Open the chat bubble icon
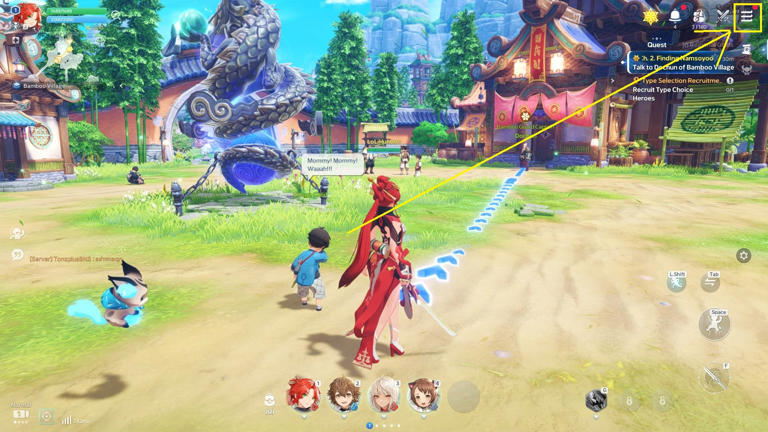 click(17, 256)
